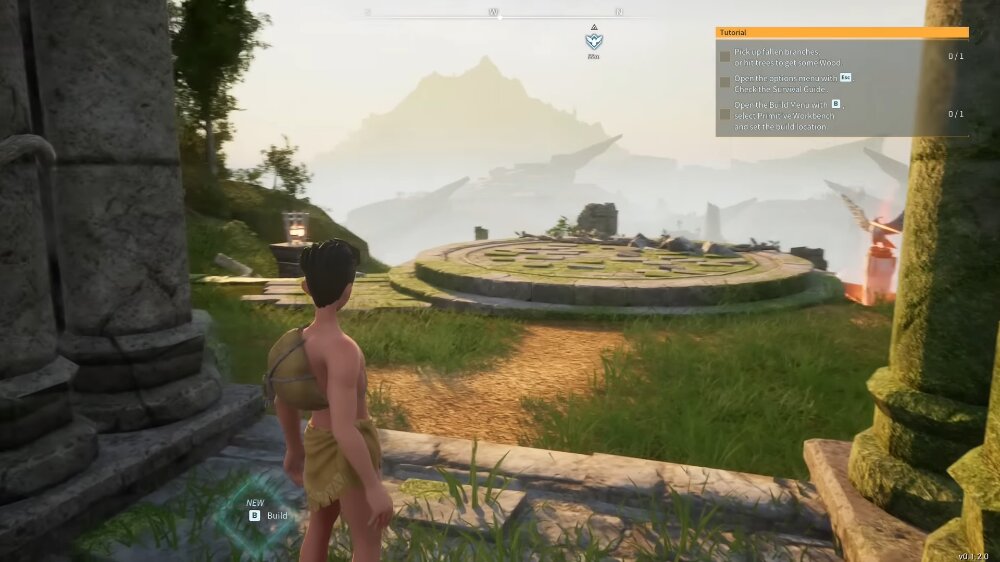Tick the wood gathering tutorial checkbox
The width and height of the screenshot is (1000, 562).
725,56
